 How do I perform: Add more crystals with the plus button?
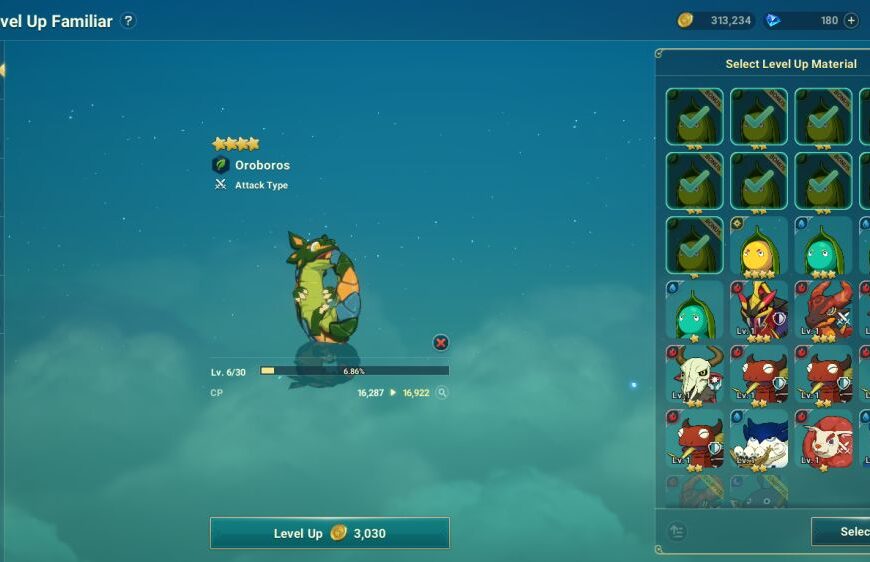pyautogui.click(x=851, y=20)
